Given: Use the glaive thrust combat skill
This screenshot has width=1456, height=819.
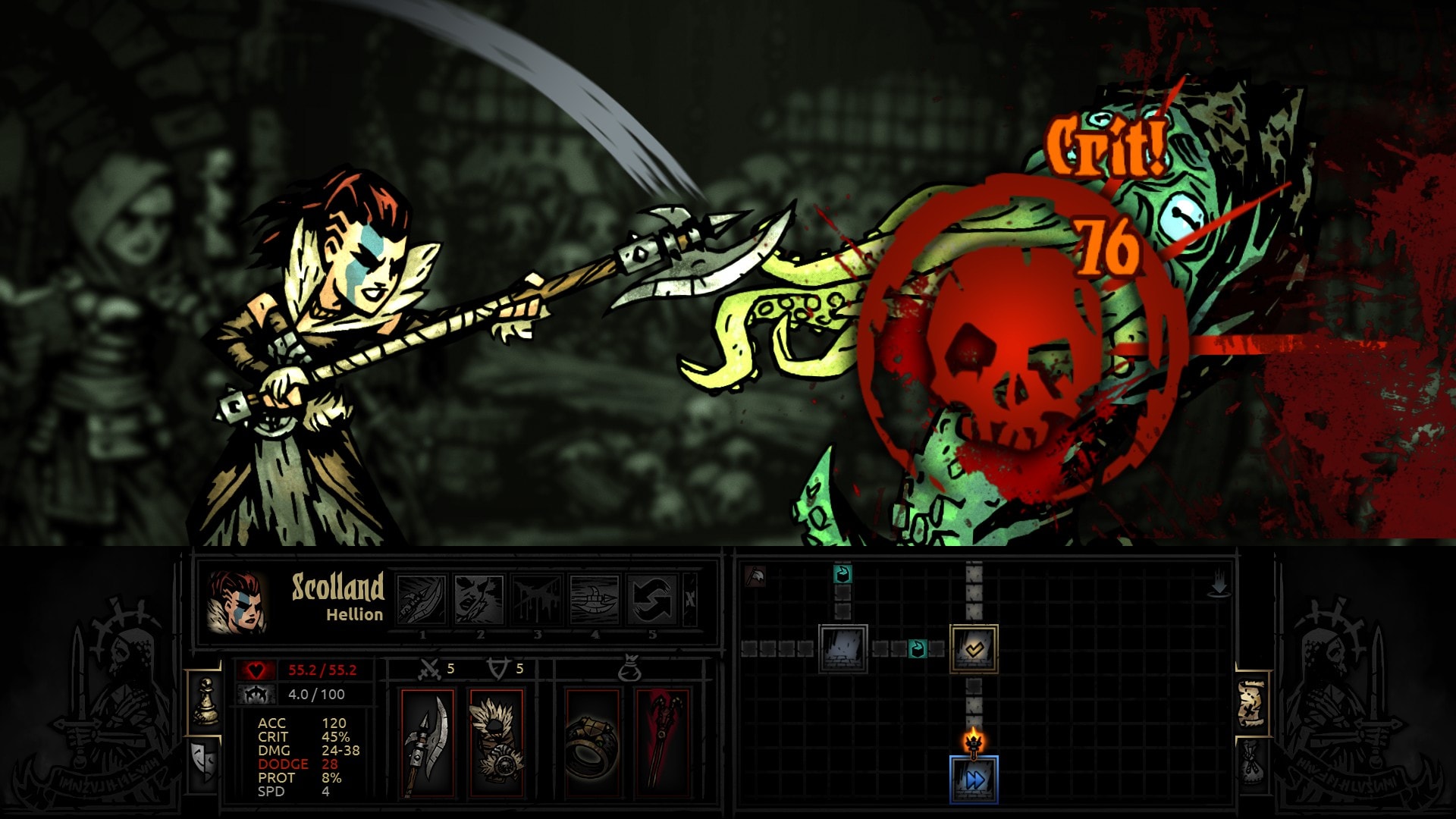Looking at the screenshot, I should click(595, 599).
